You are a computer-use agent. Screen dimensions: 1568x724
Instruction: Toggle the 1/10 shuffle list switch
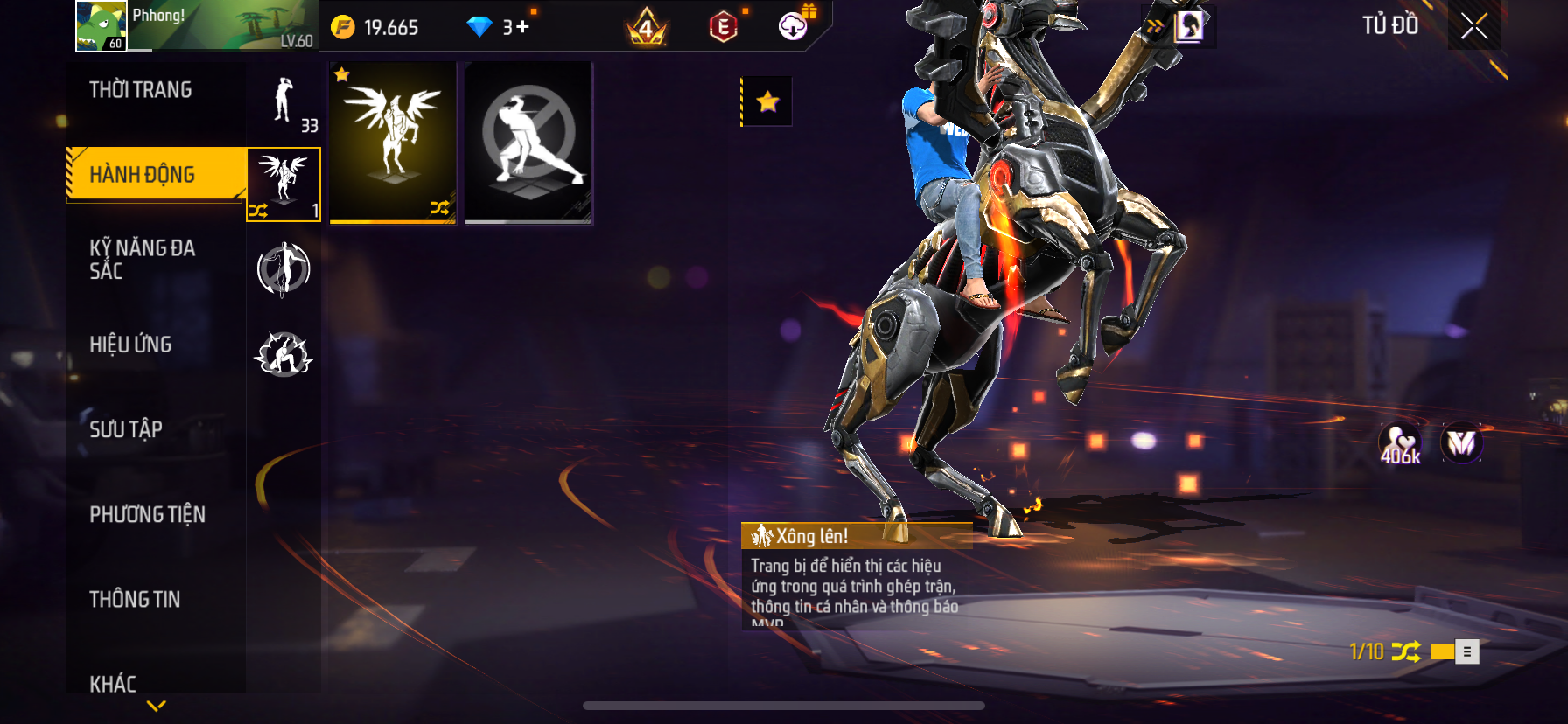coord(1454,651)
